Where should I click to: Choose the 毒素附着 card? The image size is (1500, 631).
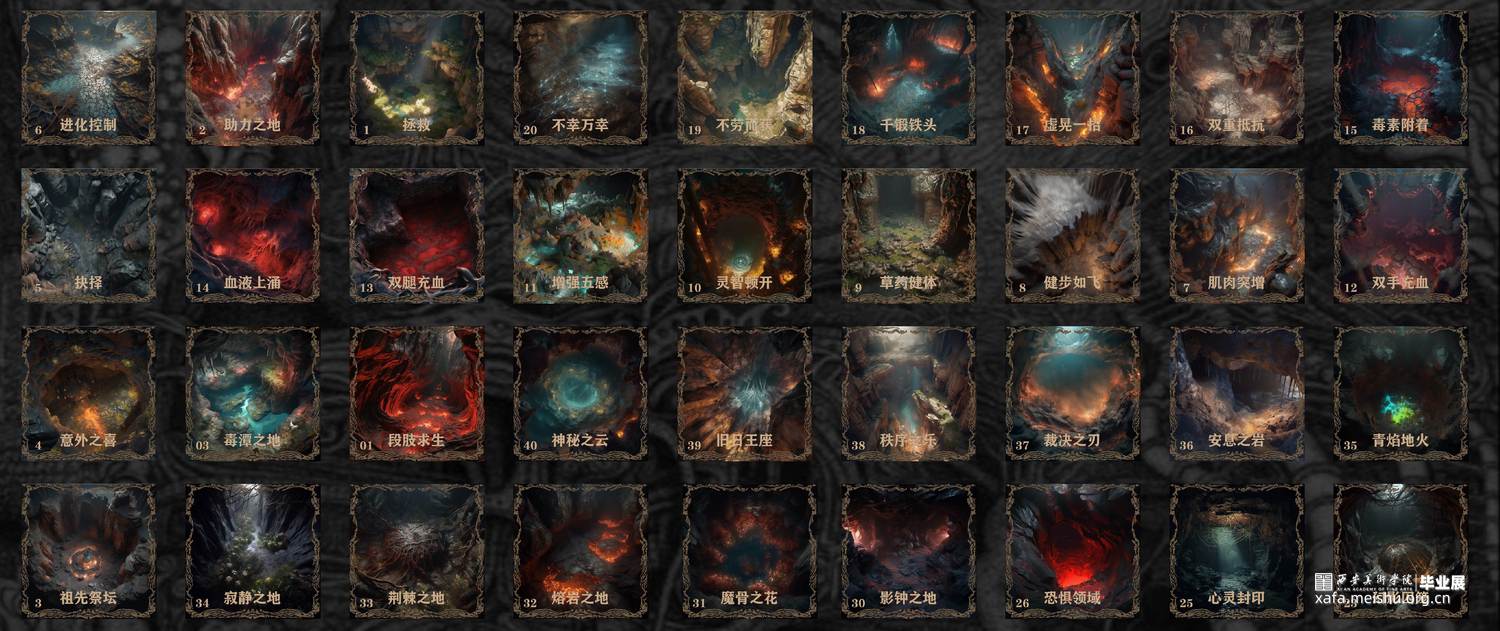tap(1400, 77)
